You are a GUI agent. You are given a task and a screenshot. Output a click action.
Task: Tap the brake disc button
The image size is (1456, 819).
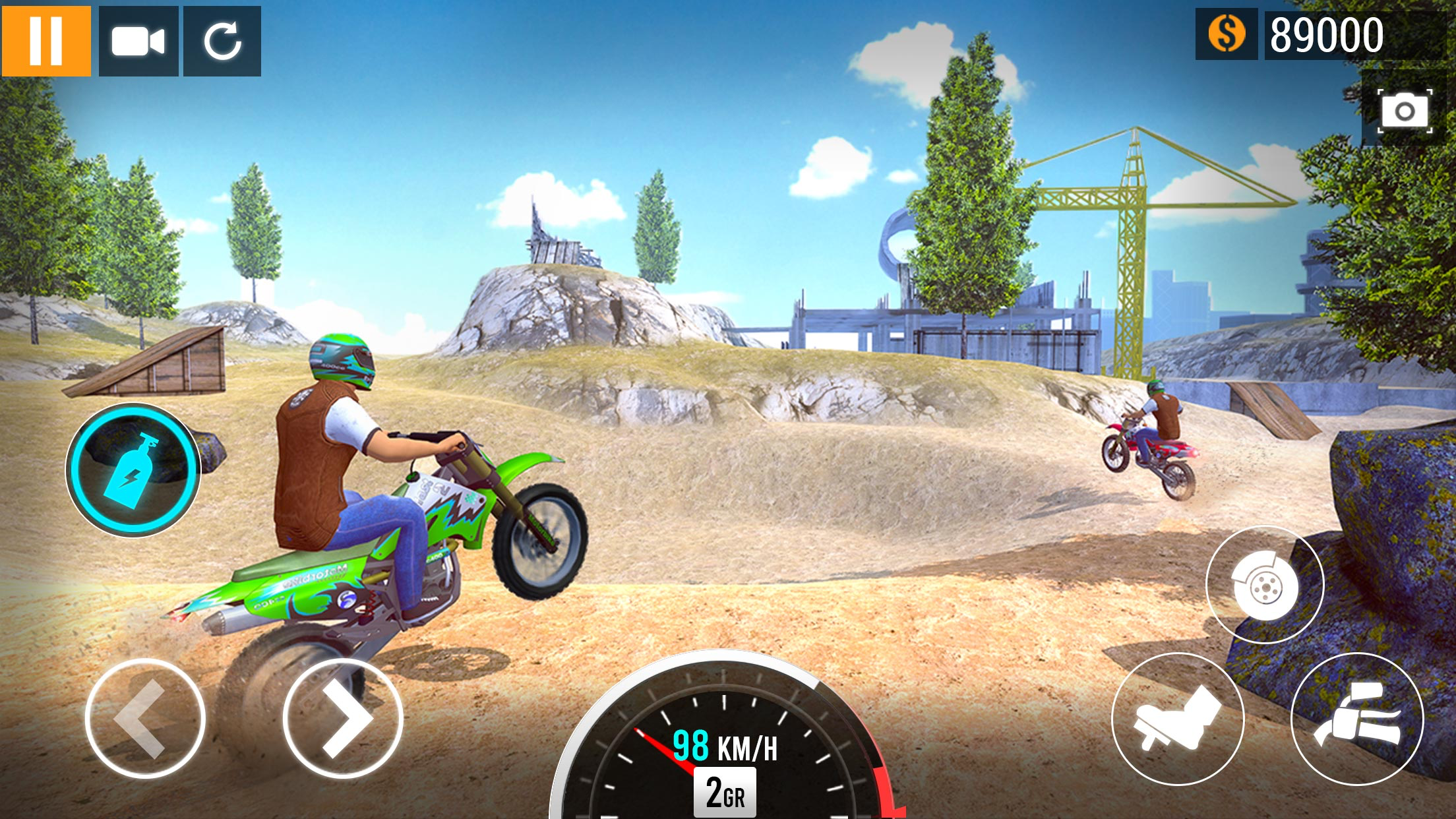coord(1265,584)
